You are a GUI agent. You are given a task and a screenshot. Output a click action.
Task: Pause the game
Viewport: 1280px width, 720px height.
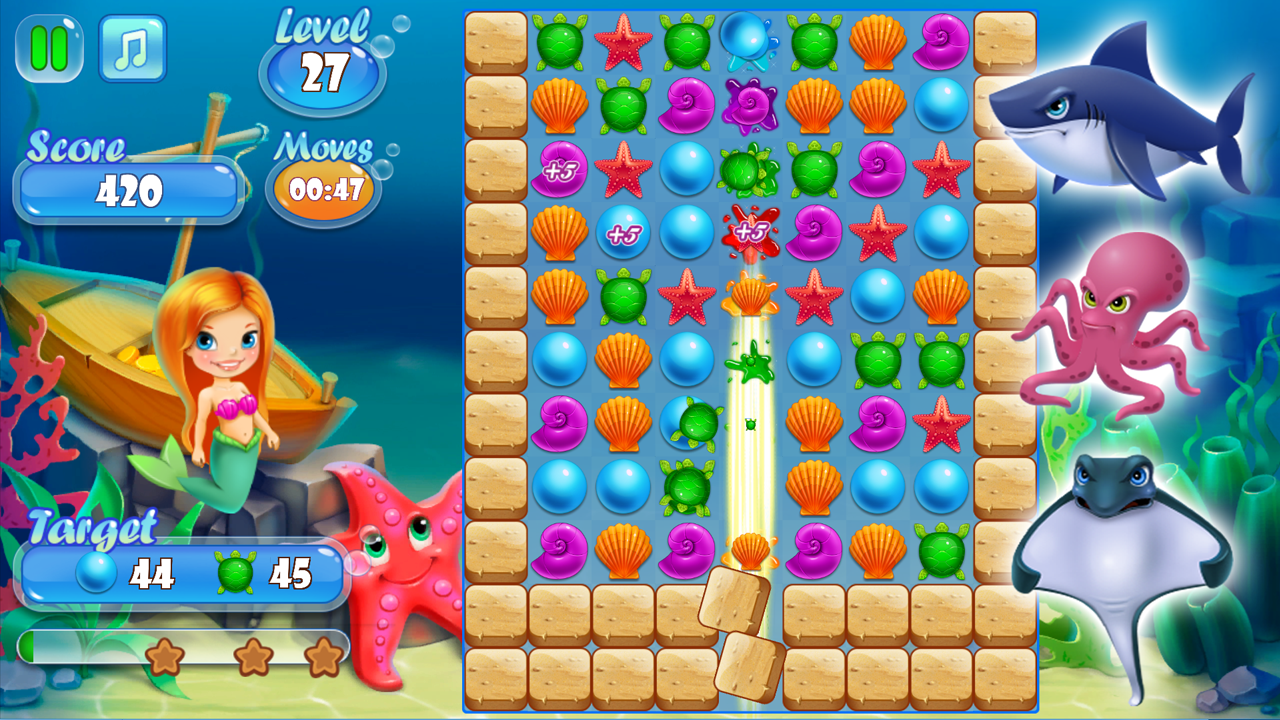click(48, 47)
